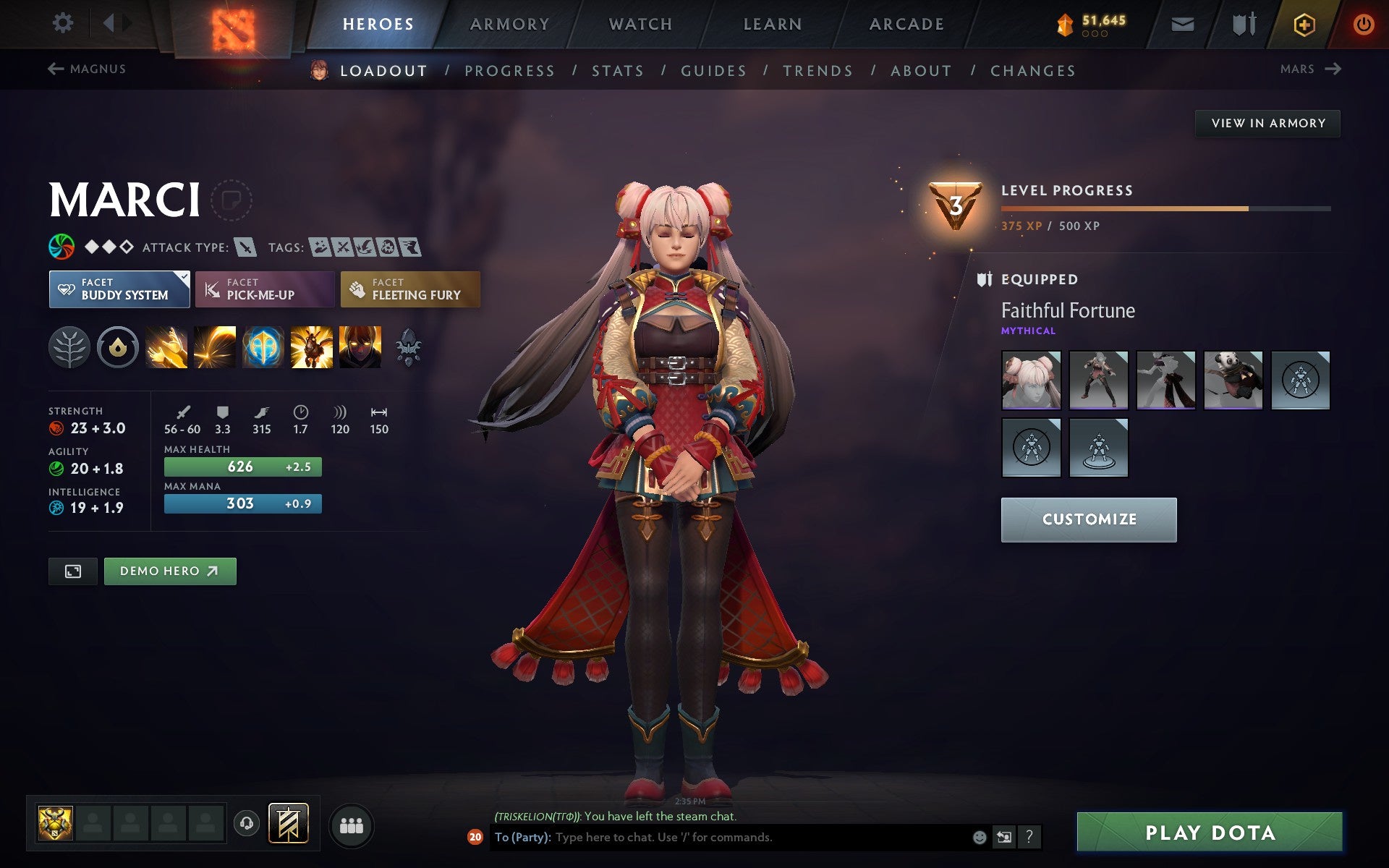Go back to Magnus hero page
This screenshot has width=1389, height=868.
(x=86, y=69)
